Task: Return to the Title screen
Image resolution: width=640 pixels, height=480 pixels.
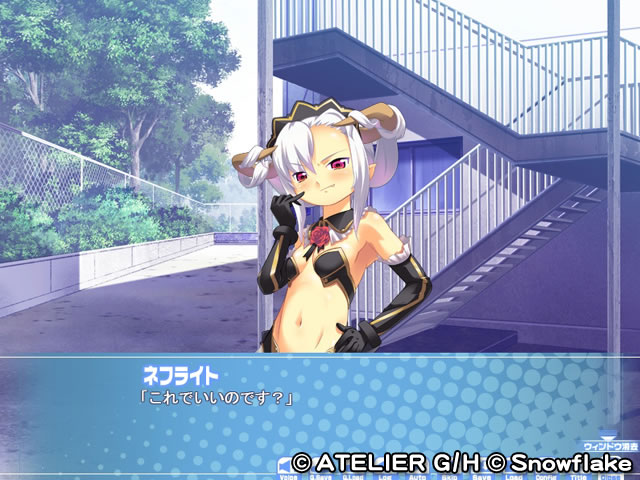Action: tap(577, 475)
